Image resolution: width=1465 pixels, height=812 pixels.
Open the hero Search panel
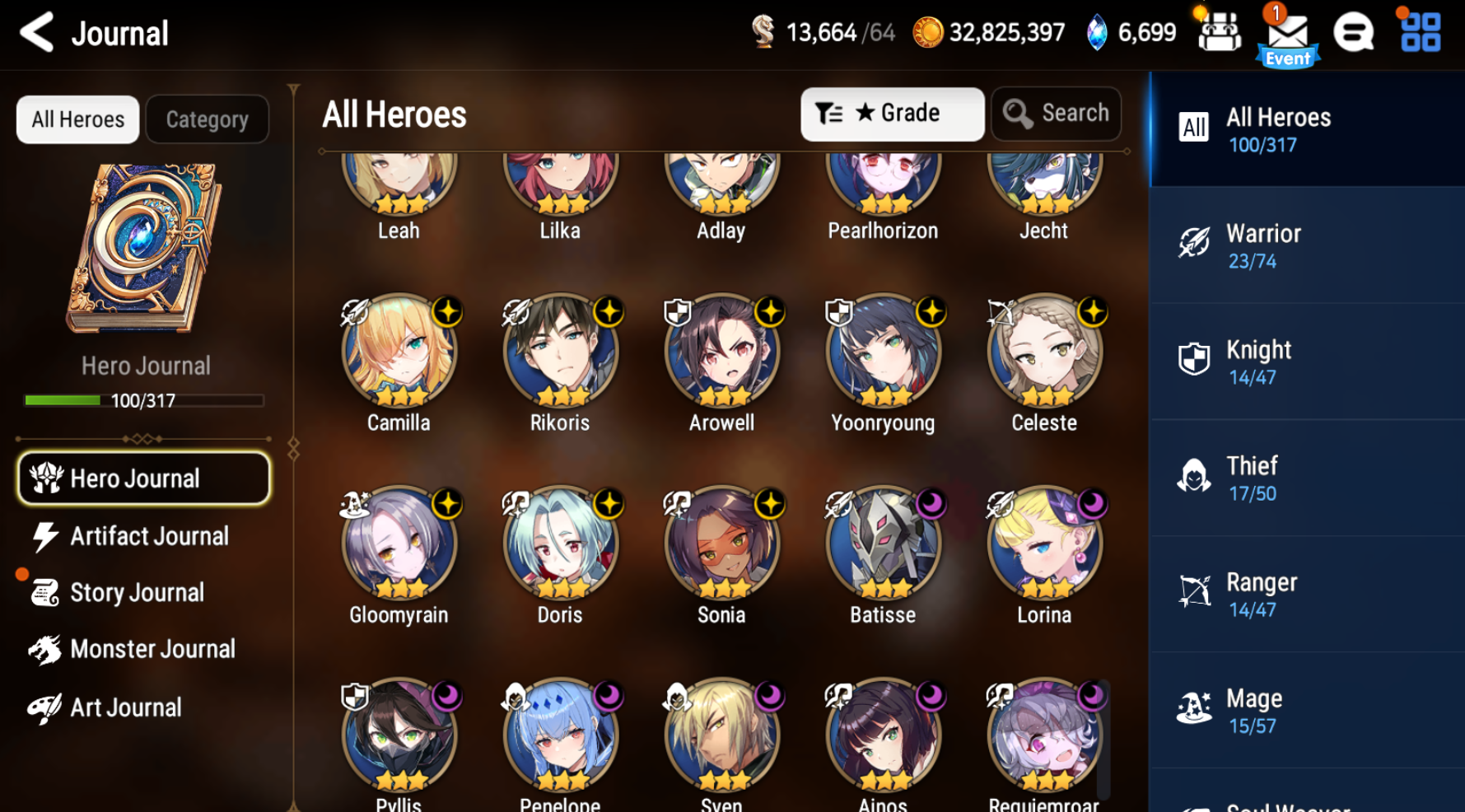[x=1057, y=114]
